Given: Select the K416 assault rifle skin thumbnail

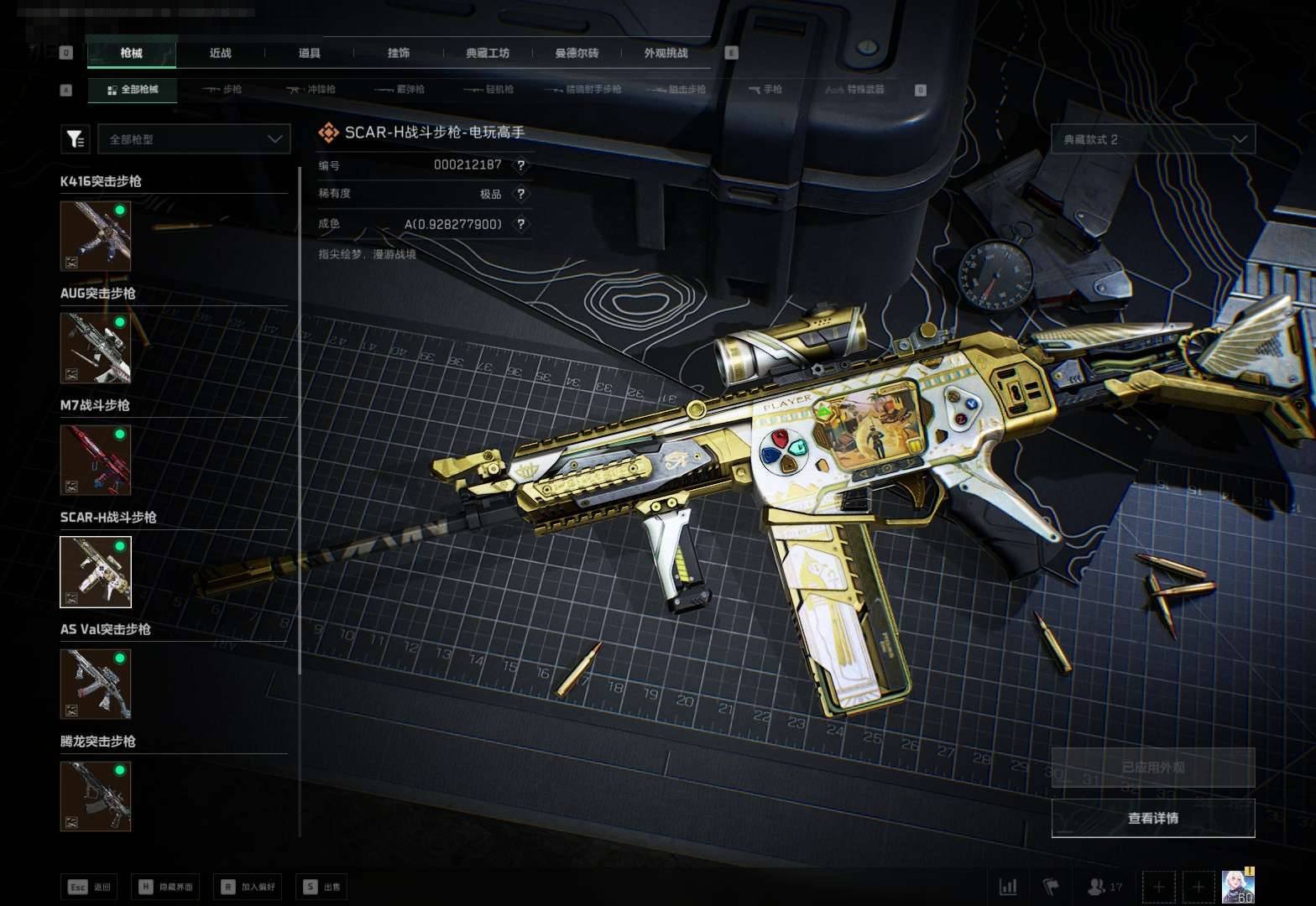Looking at the screenshot, I should tap(96, 236).
